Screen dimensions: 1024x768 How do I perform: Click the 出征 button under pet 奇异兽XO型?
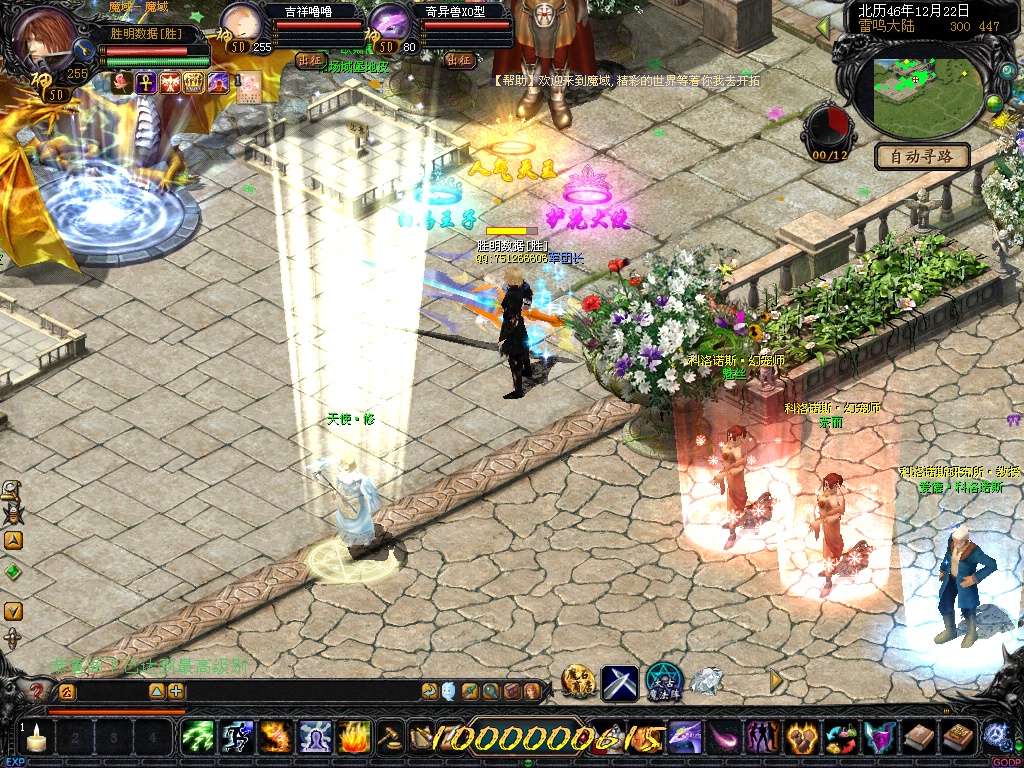(459, 60)
